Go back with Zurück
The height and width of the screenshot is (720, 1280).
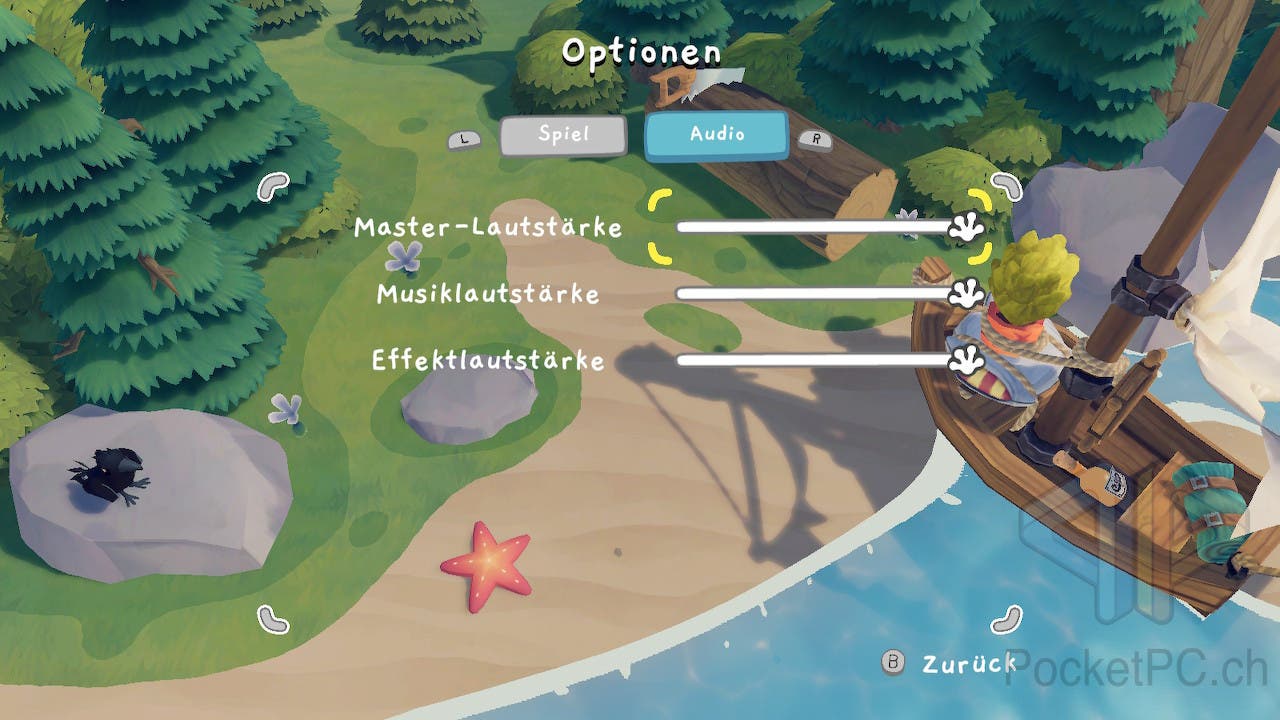point(952,663)
